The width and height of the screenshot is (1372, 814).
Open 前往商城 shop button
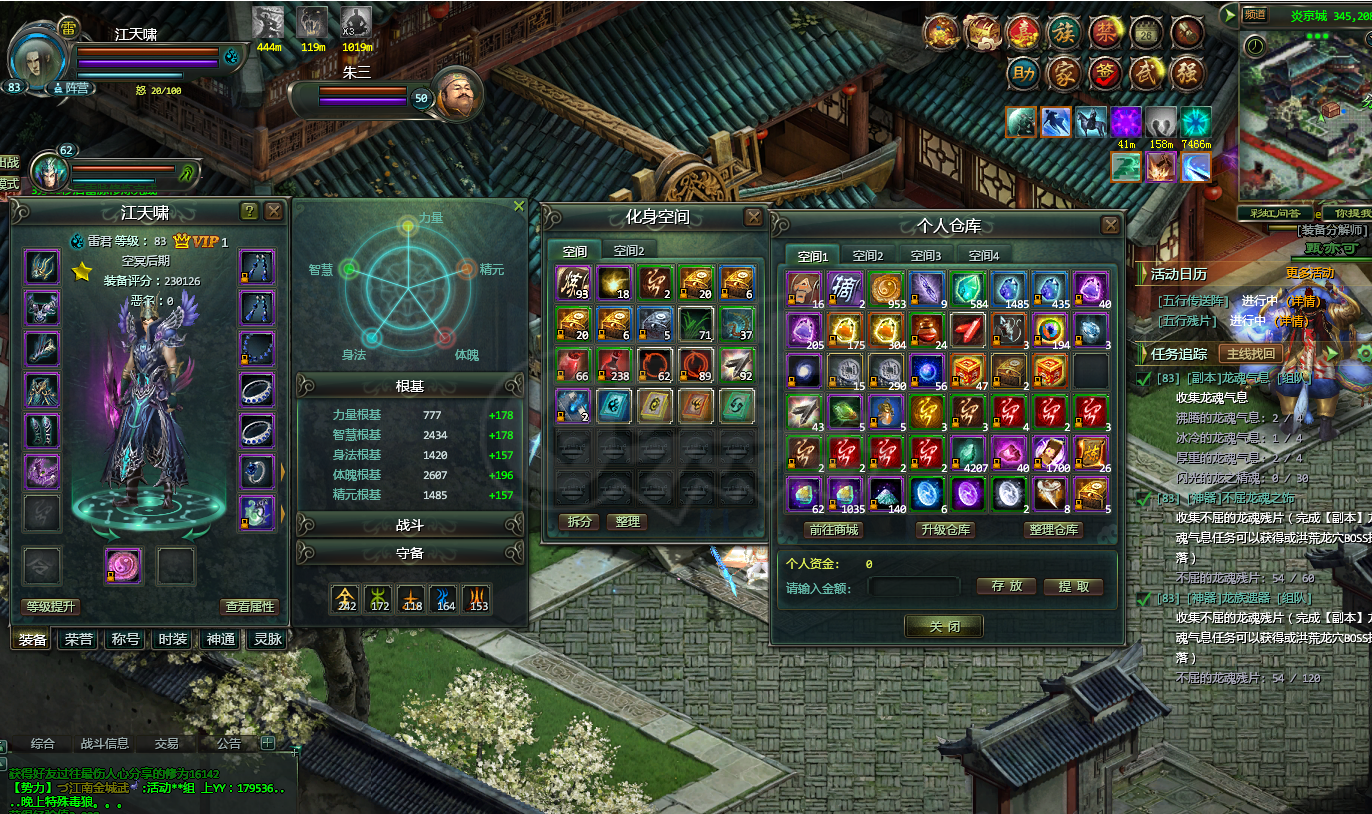pyautogui.click(x=833, y=530)
